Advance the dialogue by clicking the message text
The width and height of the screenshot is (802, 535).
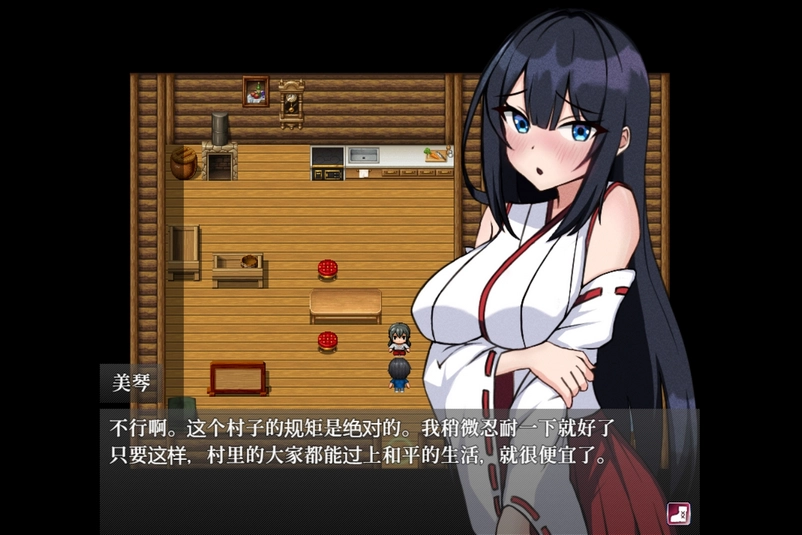point(360,443)
